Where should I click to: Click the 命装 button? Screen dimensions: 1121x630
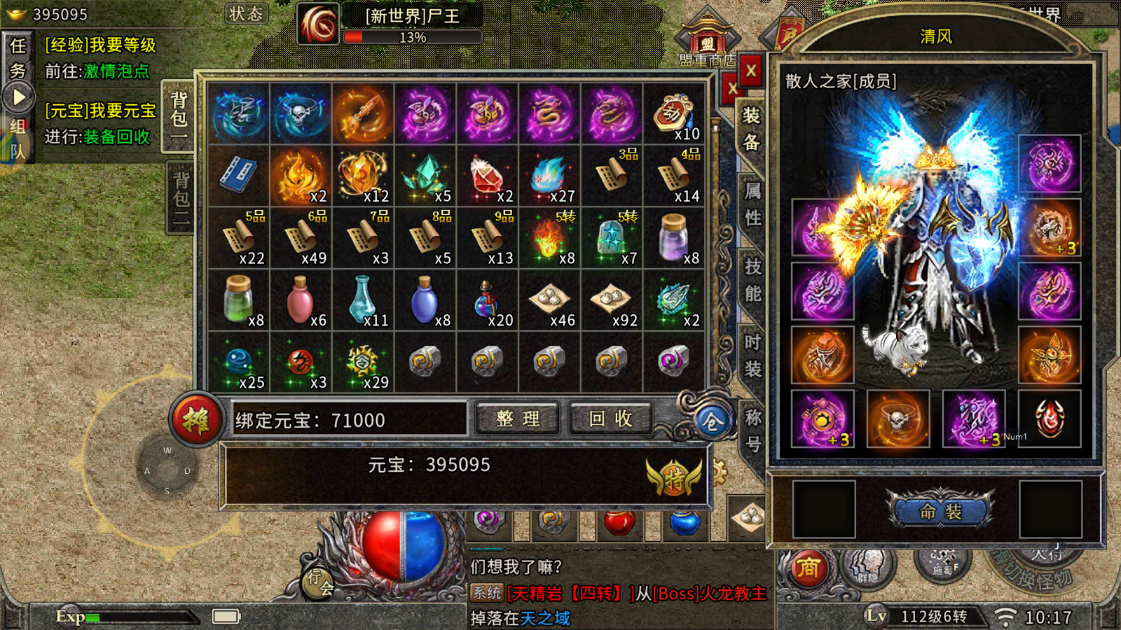(x=940, y=511)
